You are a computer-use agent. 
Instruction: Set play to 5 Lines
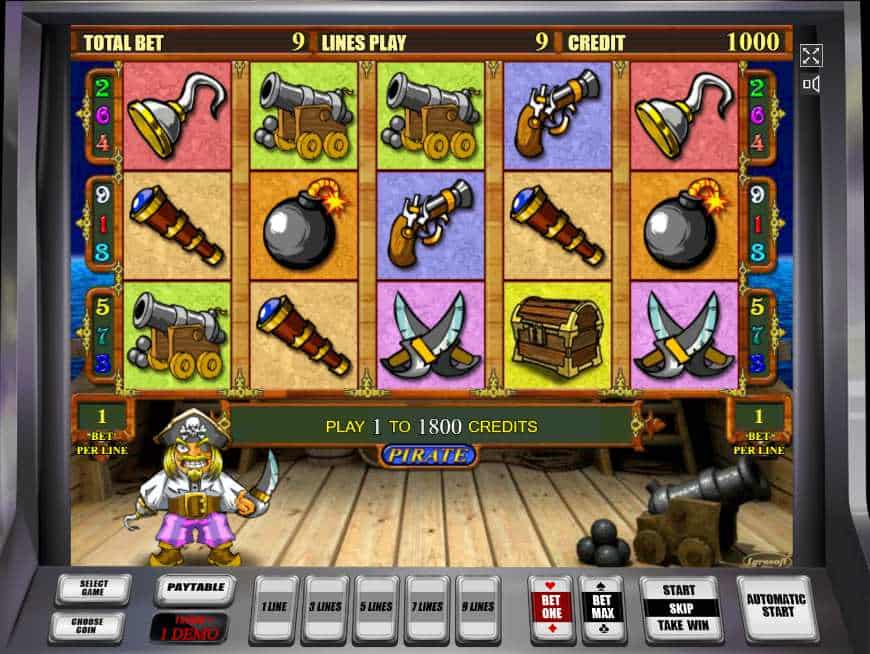point(377,608)
